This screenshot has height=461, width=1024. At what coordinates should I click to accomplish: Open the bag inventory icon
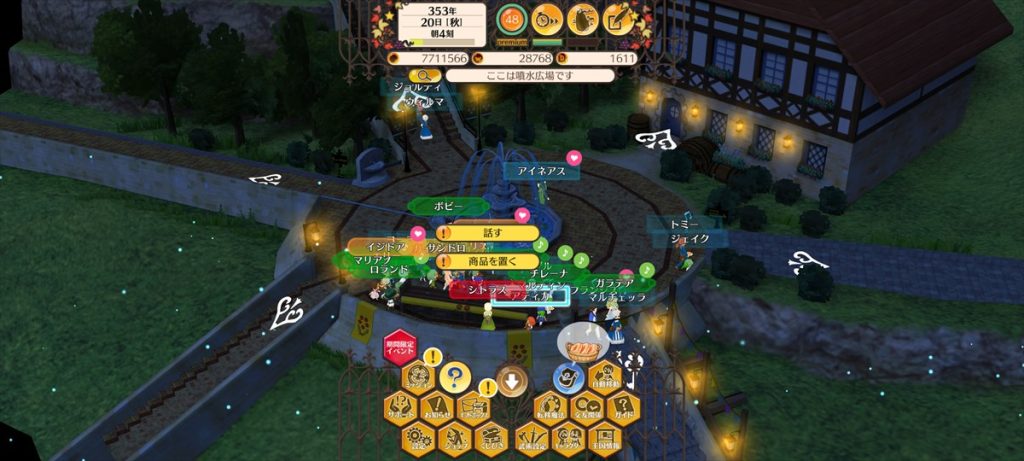click(x=583, y=18)
